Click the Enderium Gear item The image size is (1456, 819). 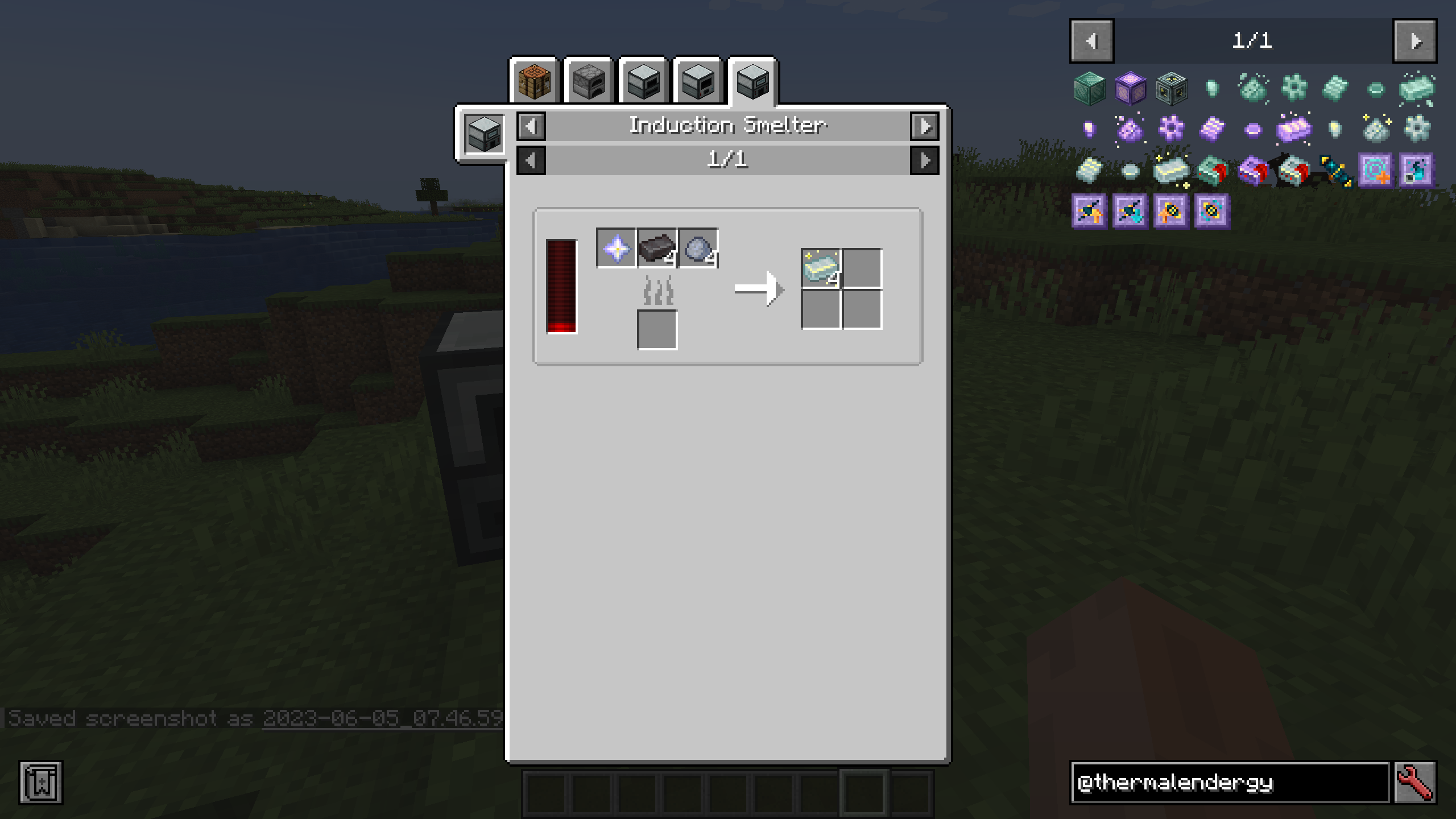pos(1295,87)
